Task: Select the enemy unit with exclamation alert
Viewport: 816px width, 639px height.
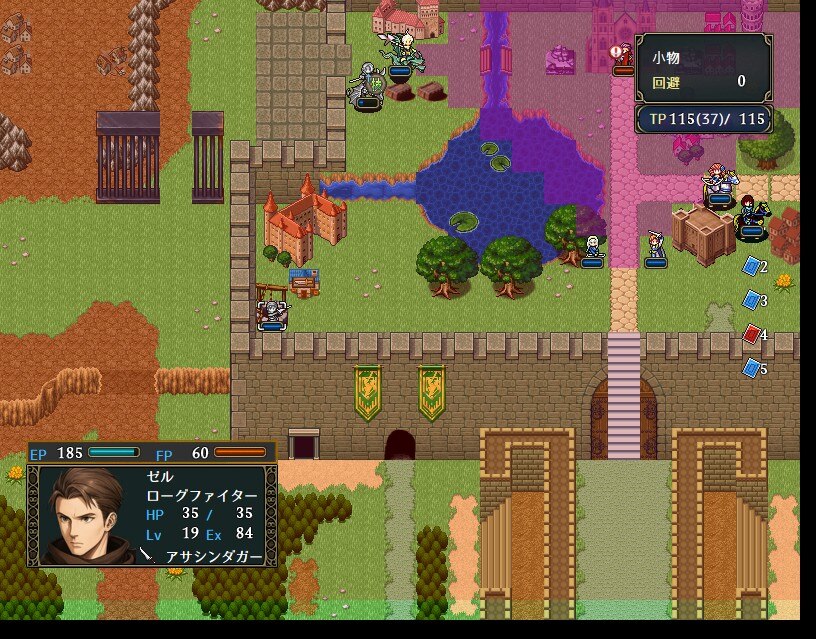Action: pos(623,58)
